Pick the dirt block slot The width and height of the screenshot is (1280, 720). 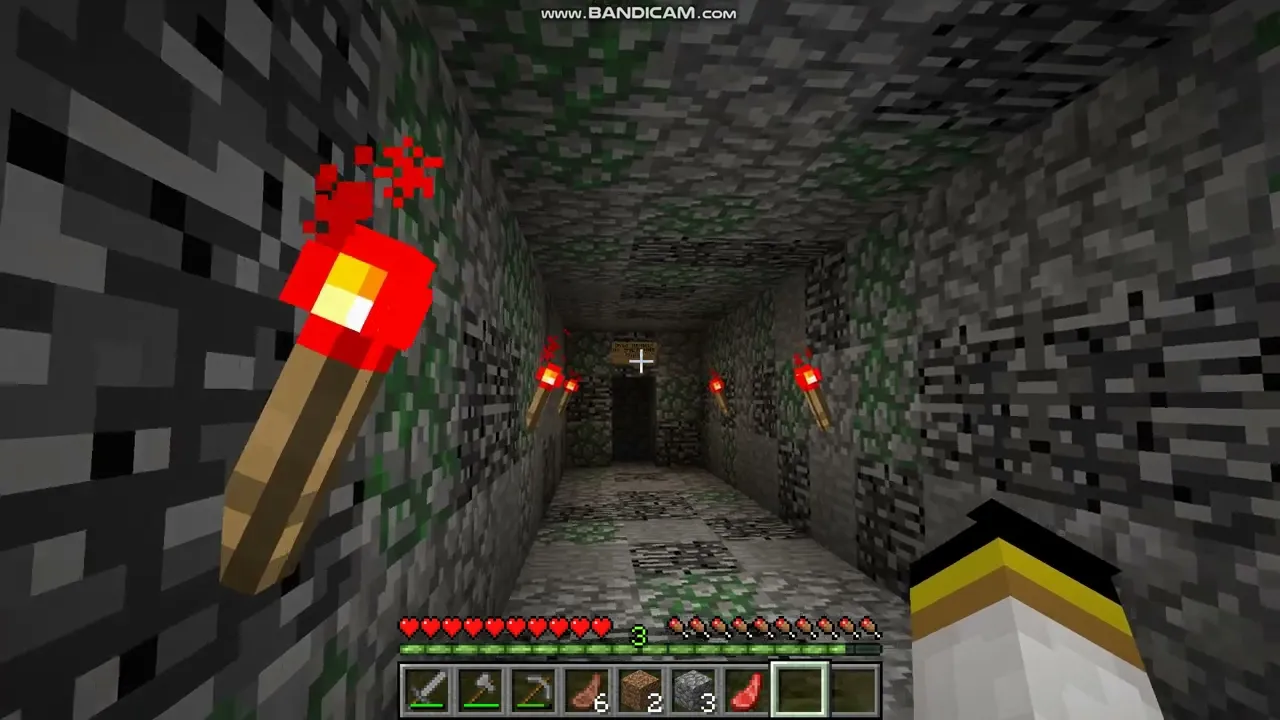(x=639, y=689)
